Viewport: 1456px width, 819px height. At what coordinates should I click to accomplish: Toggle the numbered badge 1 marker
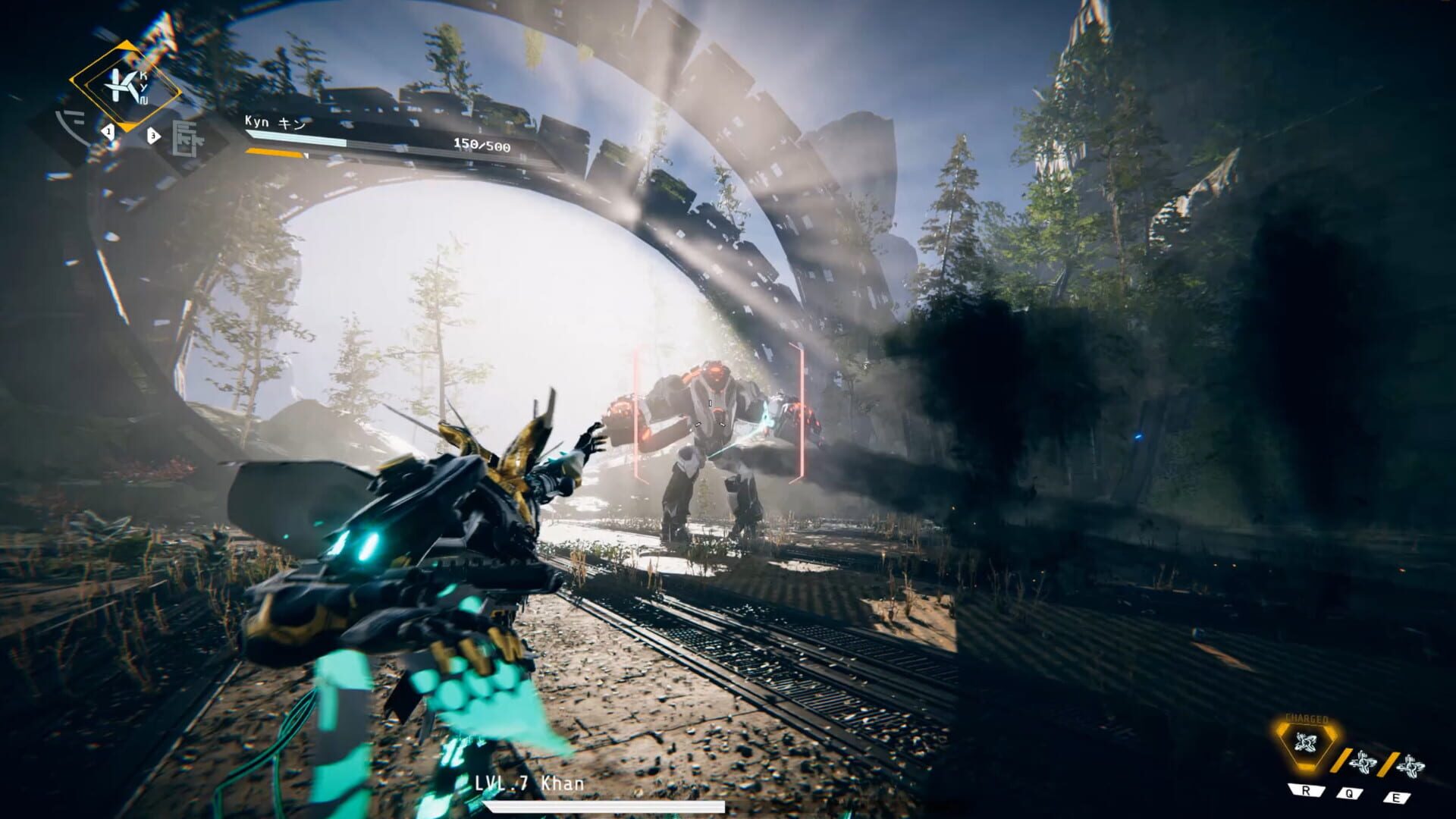[x=108, y=131]
